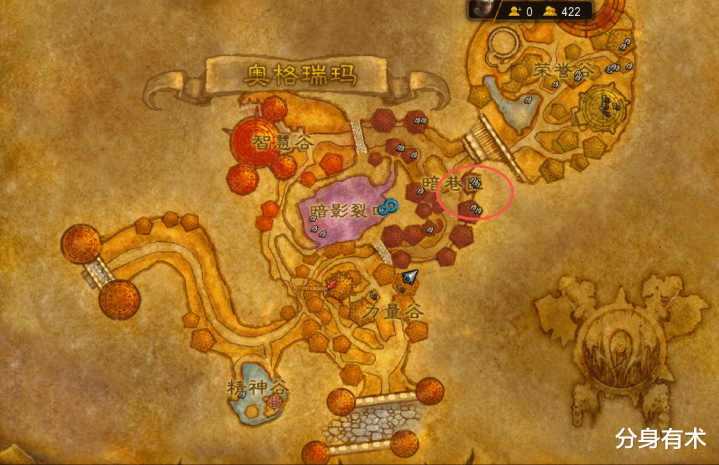Click the pink marker in 精神谷
The width and height of the screenshot is (719, 465).
(275, 401)
